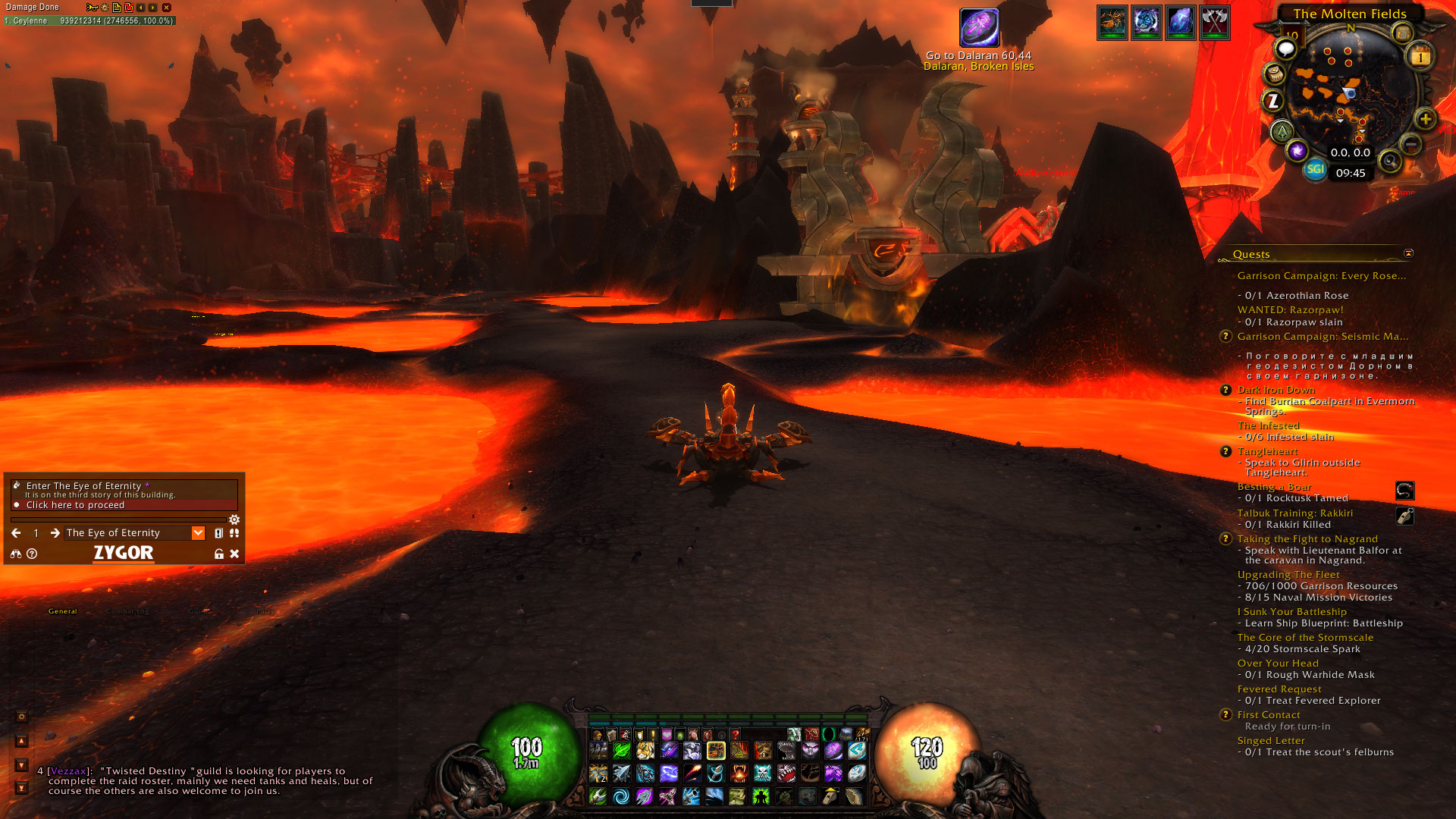Open Zygor settings via the gear icon
The width and height of the screenshot is (1456, 819).
[234, 519]
